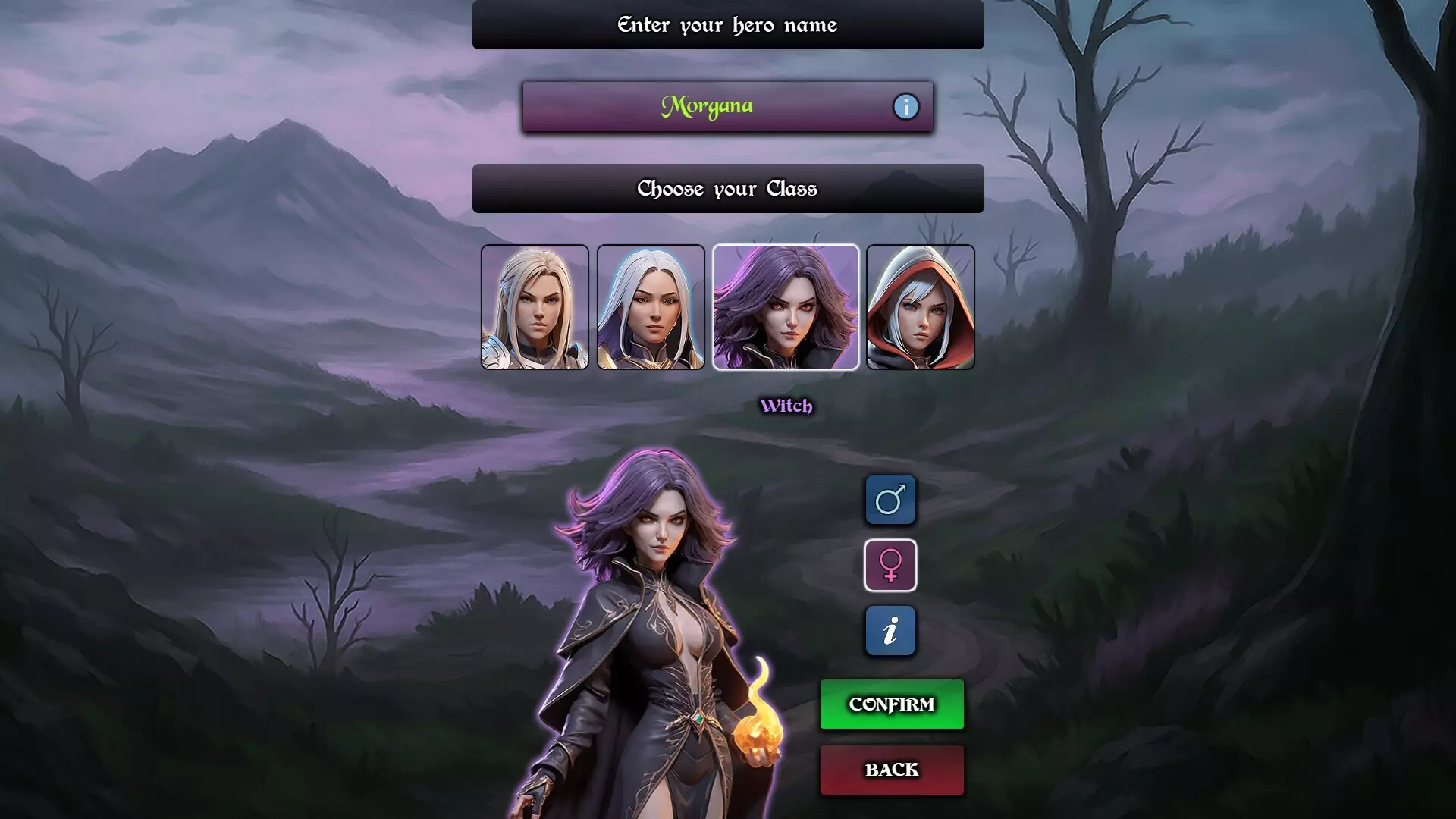Image resolution: width=1456 pixels, height=819 pixels.
Task: Select the male gender symbol icon
Action: click(891, 500)
